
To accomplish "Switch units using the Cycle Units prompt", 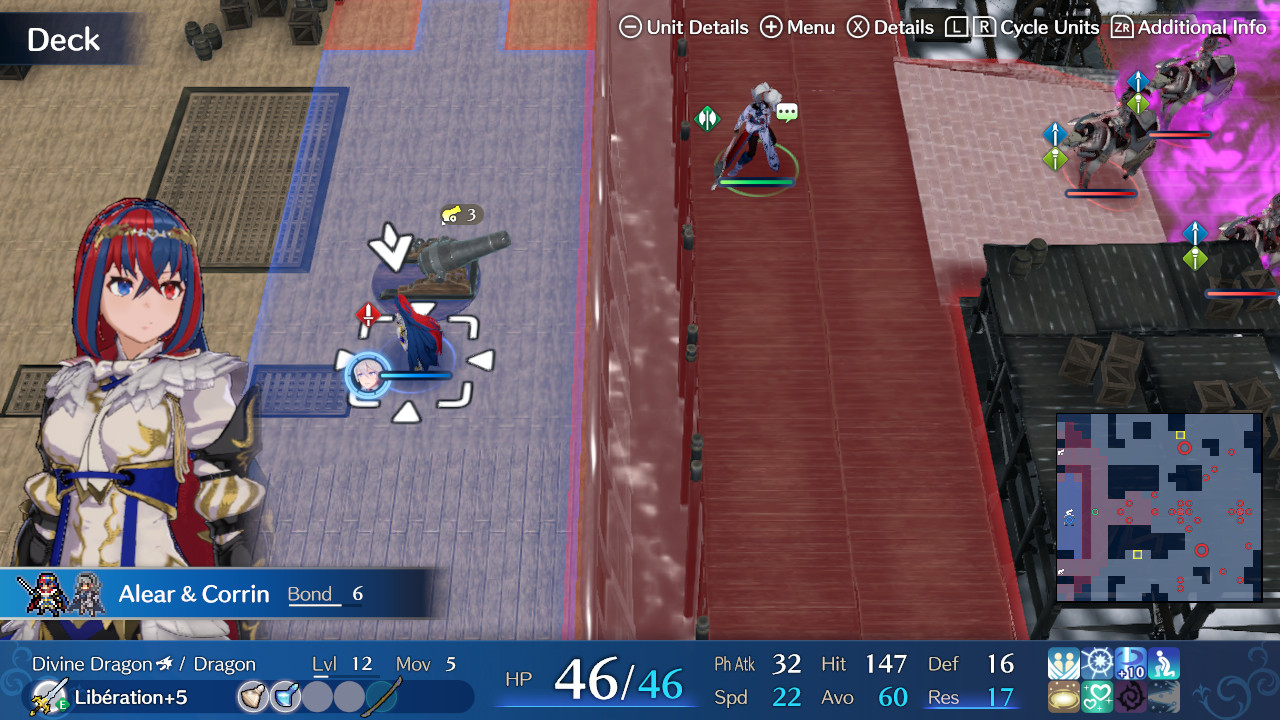I will [x=968, y=27].
